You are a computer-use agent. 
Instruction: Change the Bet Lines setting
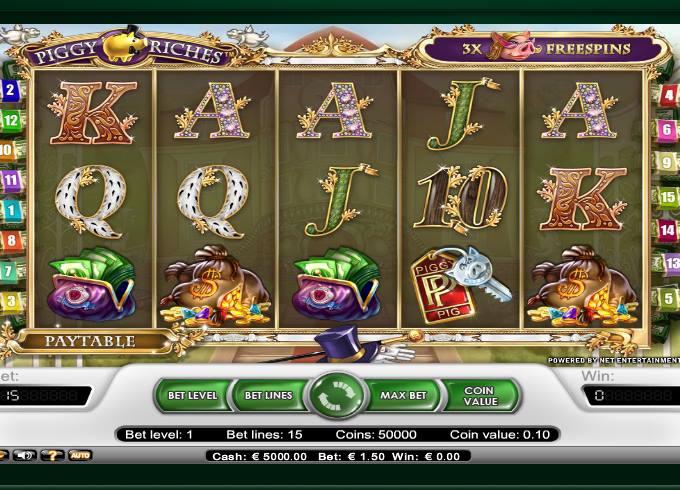click(x=266, y=395)
